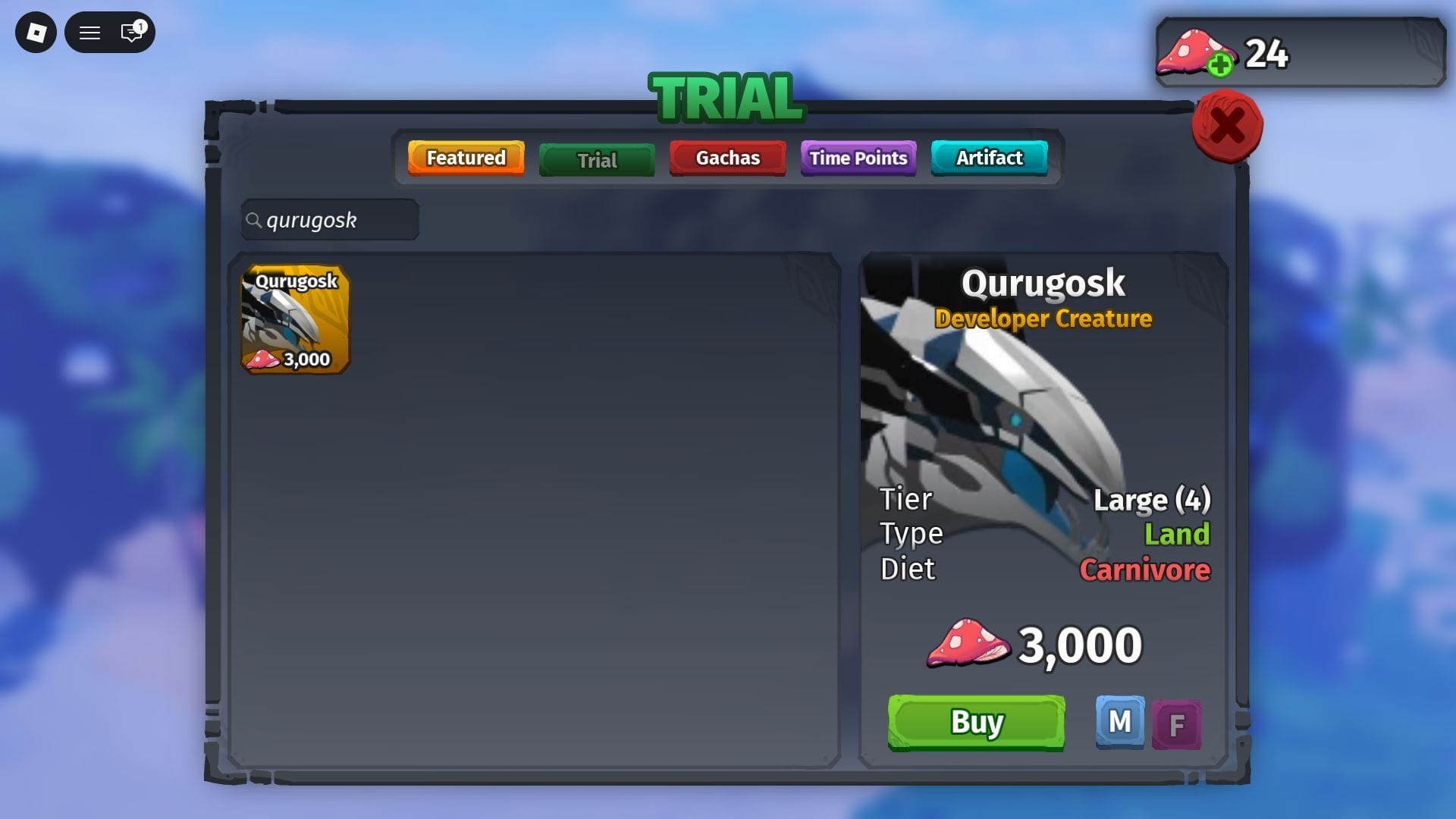
Task: Choose the male M gender button
Action: (x=1119, y=722)
